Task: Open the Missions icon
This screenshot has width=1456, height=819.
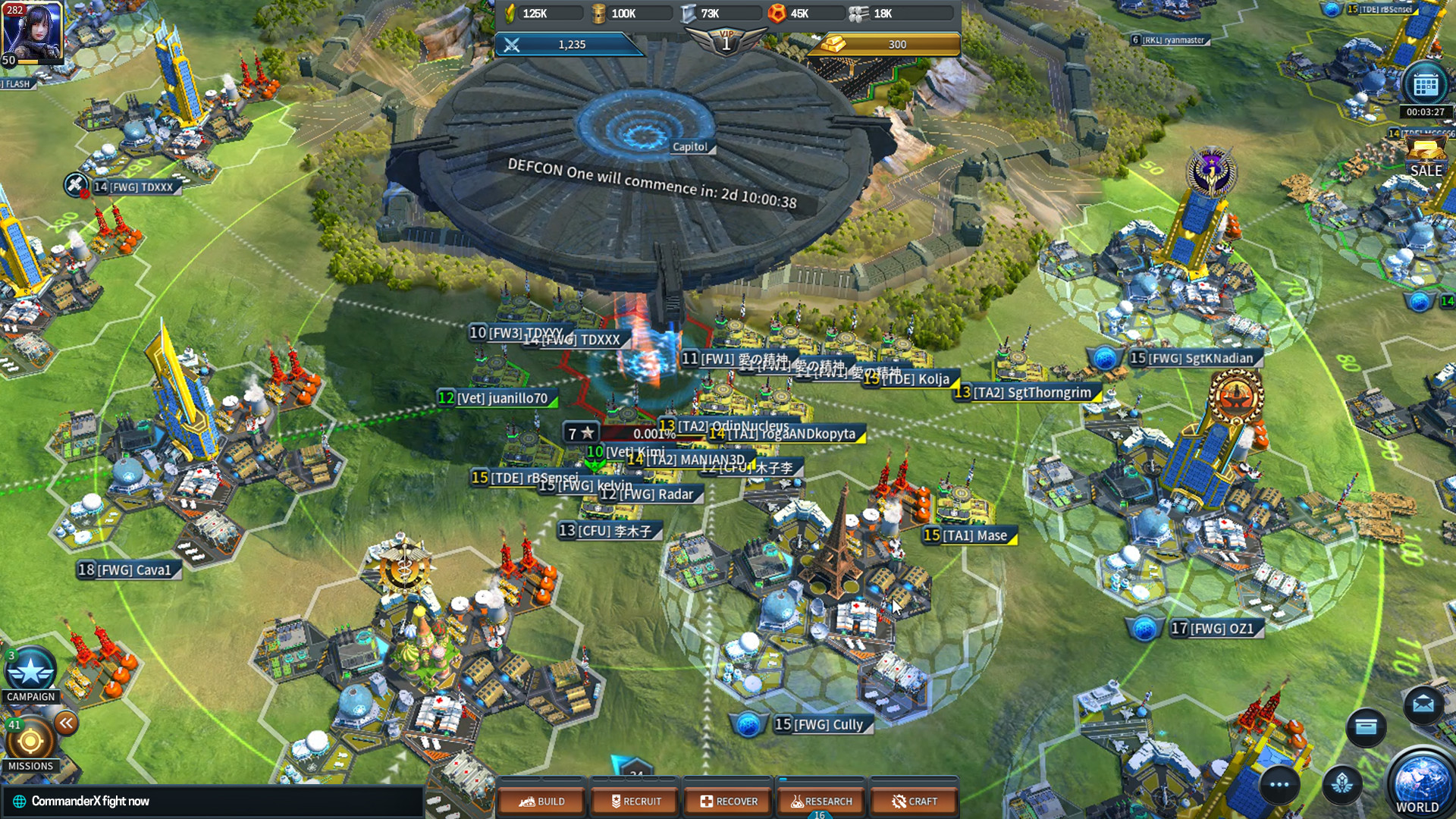Action: (x=32, y=739)
